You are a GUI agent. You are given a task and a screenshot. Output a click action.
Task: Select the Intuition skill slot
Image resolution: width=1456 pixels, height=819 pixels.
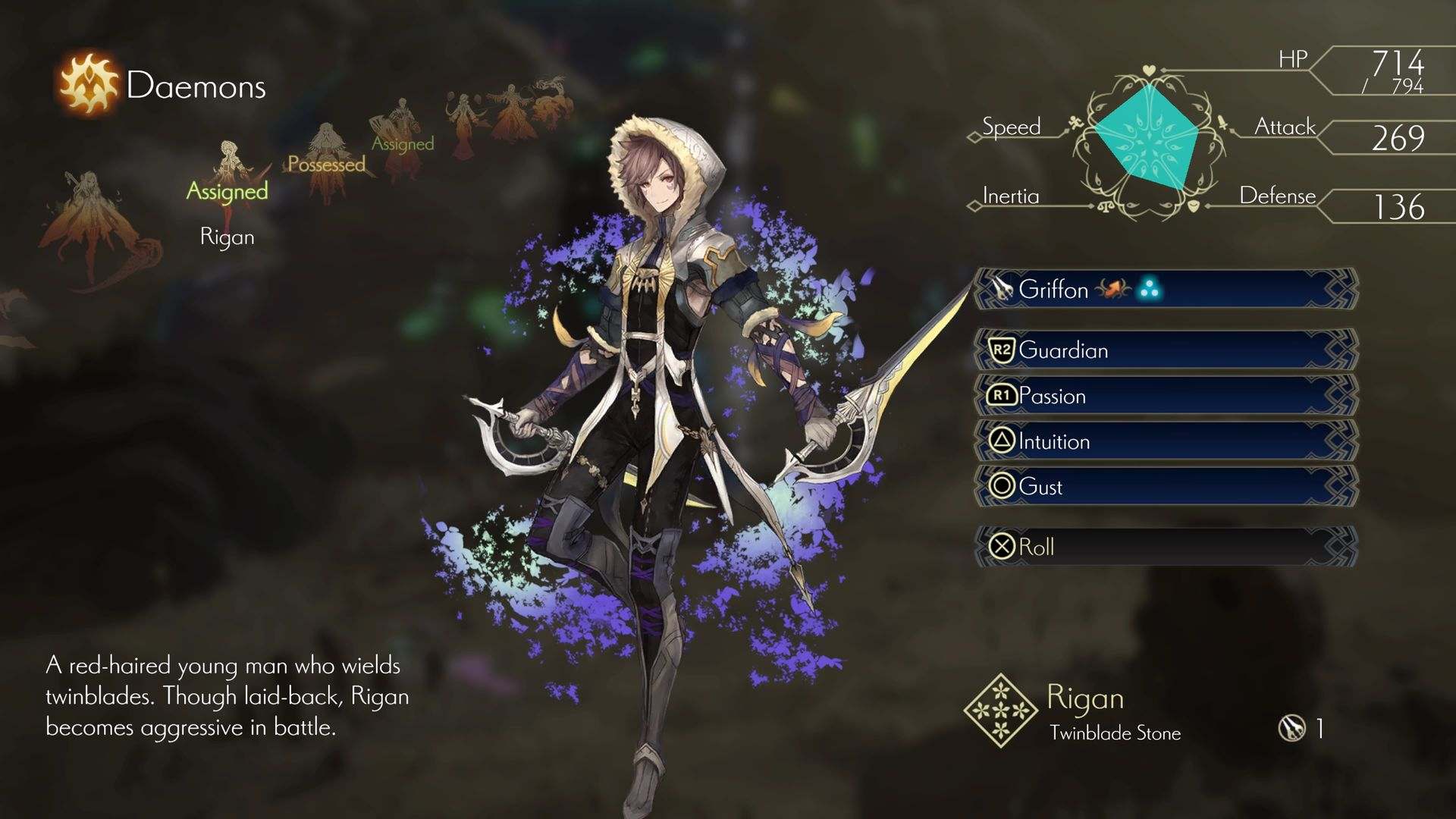click(1166, 441)
